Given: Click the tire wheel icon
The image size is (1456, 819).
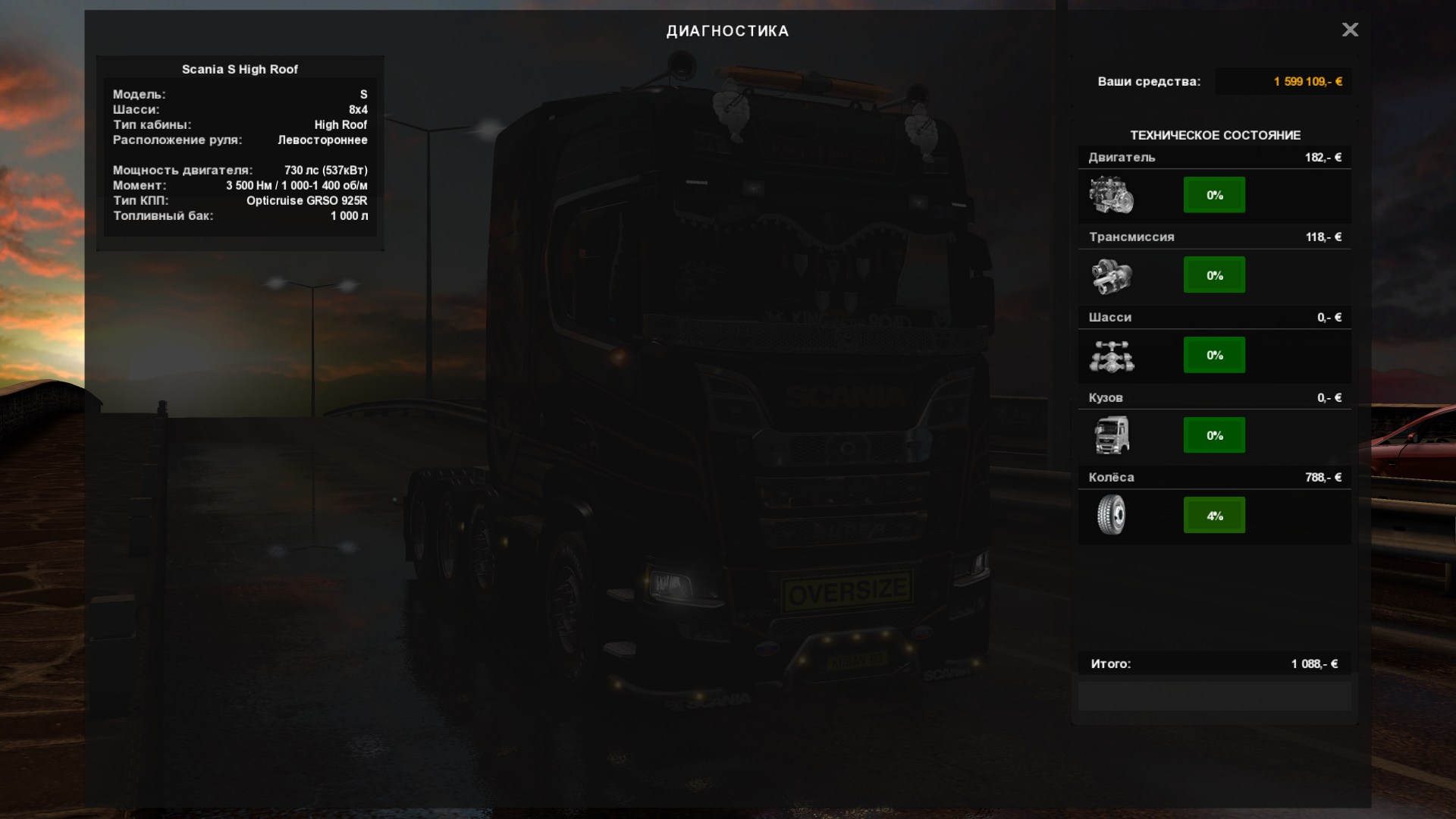Looking at the screenshot, I should [1112, 515].
